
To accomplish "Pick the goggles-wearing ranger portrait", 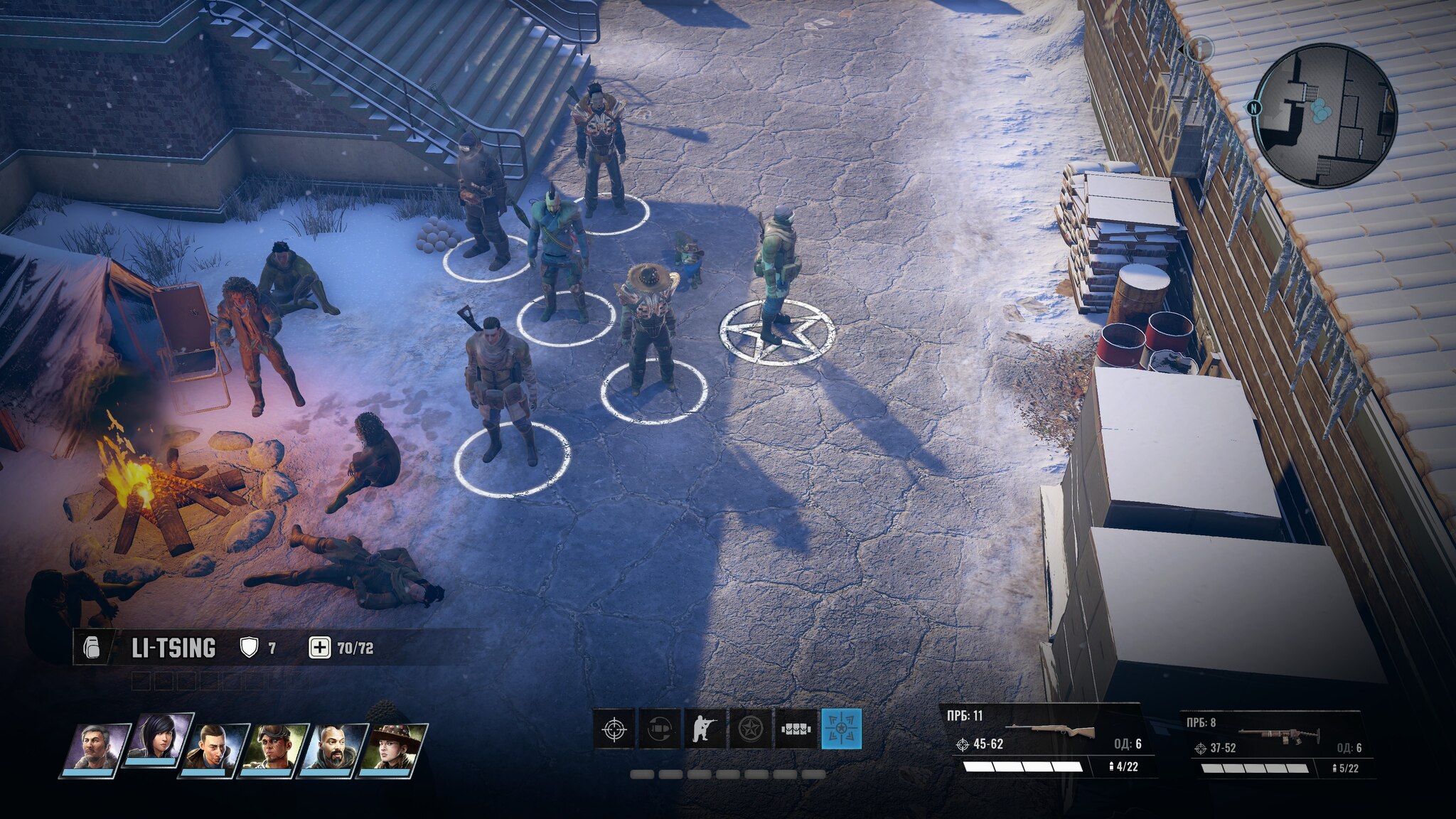I will pyautogui.click(x=274, y=749).
